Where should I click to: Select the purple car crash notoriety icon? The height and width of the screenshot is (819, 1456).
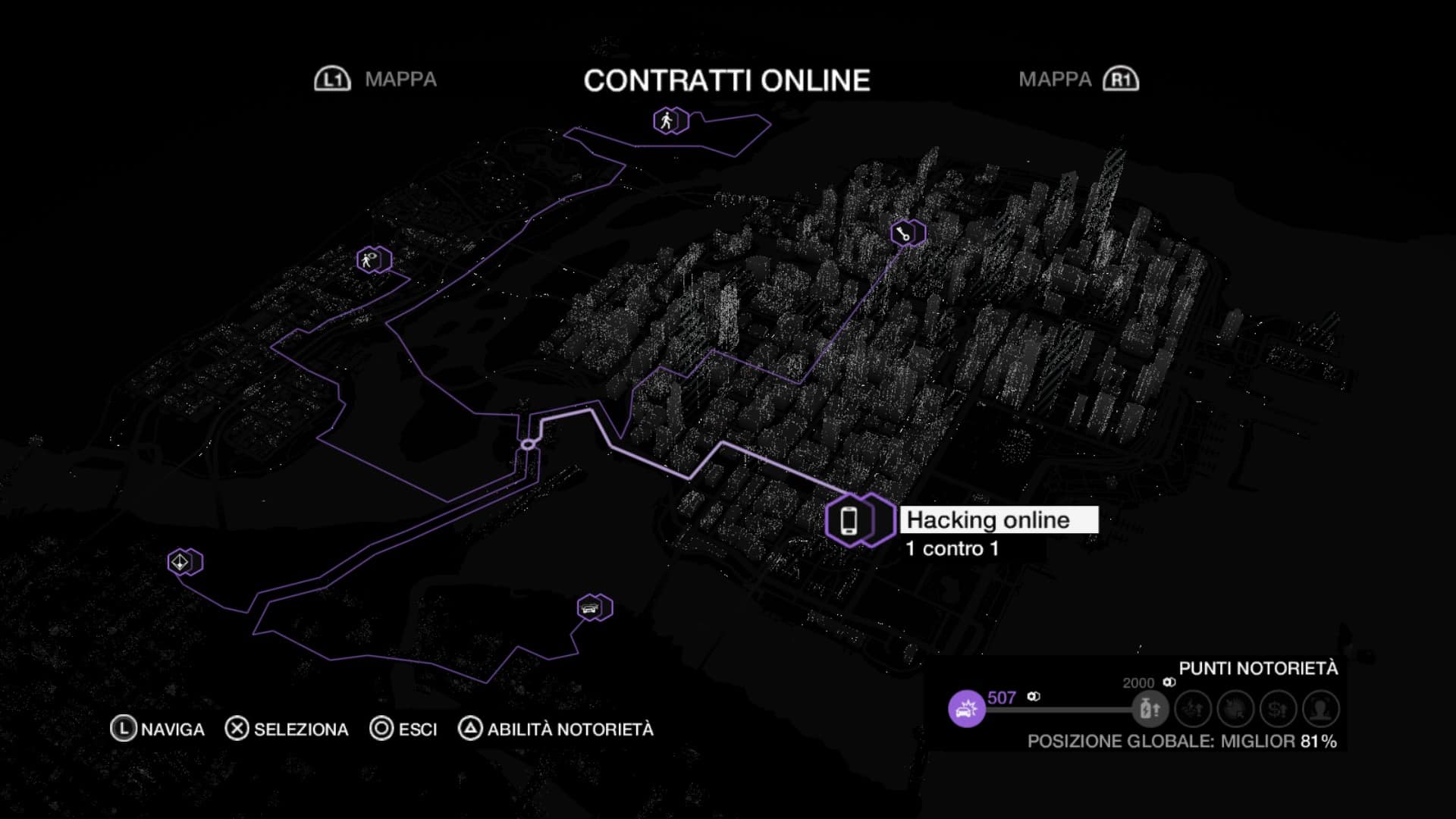click(x=966, y=709)
